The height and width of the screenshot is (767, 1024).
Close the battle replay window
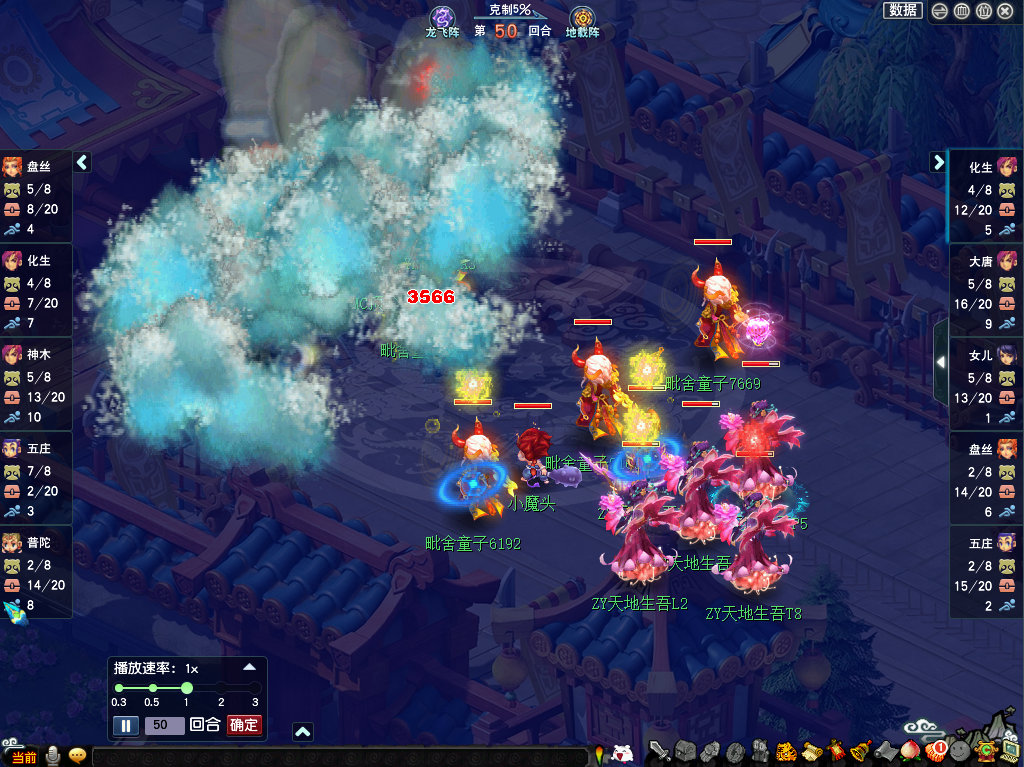pos(1005,11)
